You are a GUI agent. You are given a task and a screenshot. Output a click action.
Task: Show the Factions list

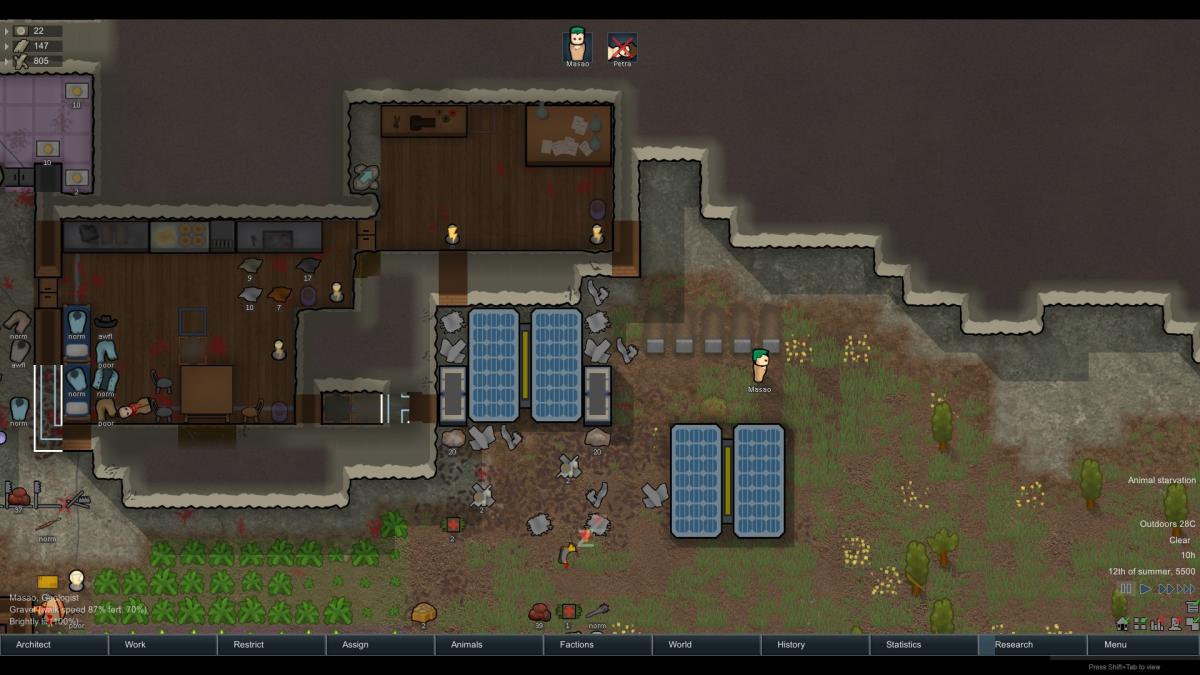[x=599, y=645]
